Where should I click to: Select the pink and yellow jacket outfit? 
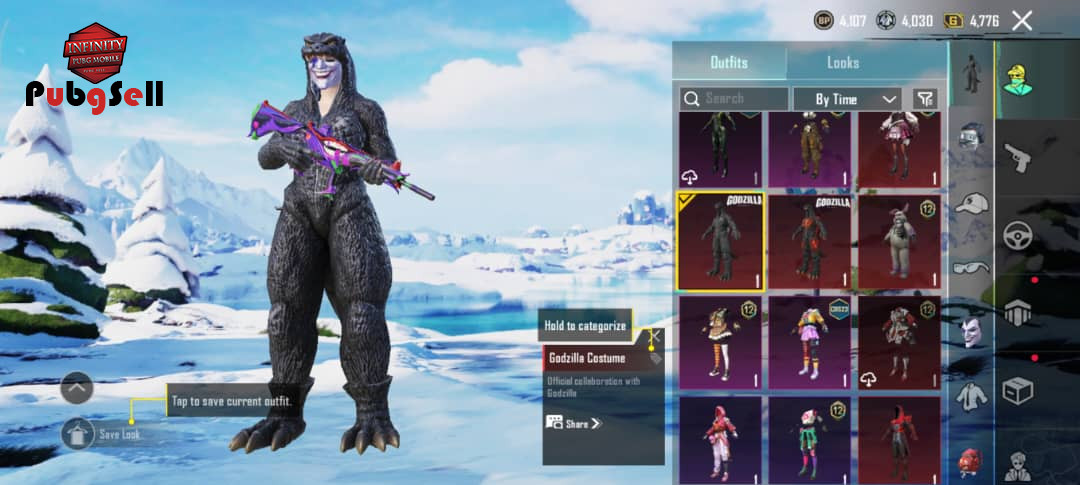[x=809, y=342]
